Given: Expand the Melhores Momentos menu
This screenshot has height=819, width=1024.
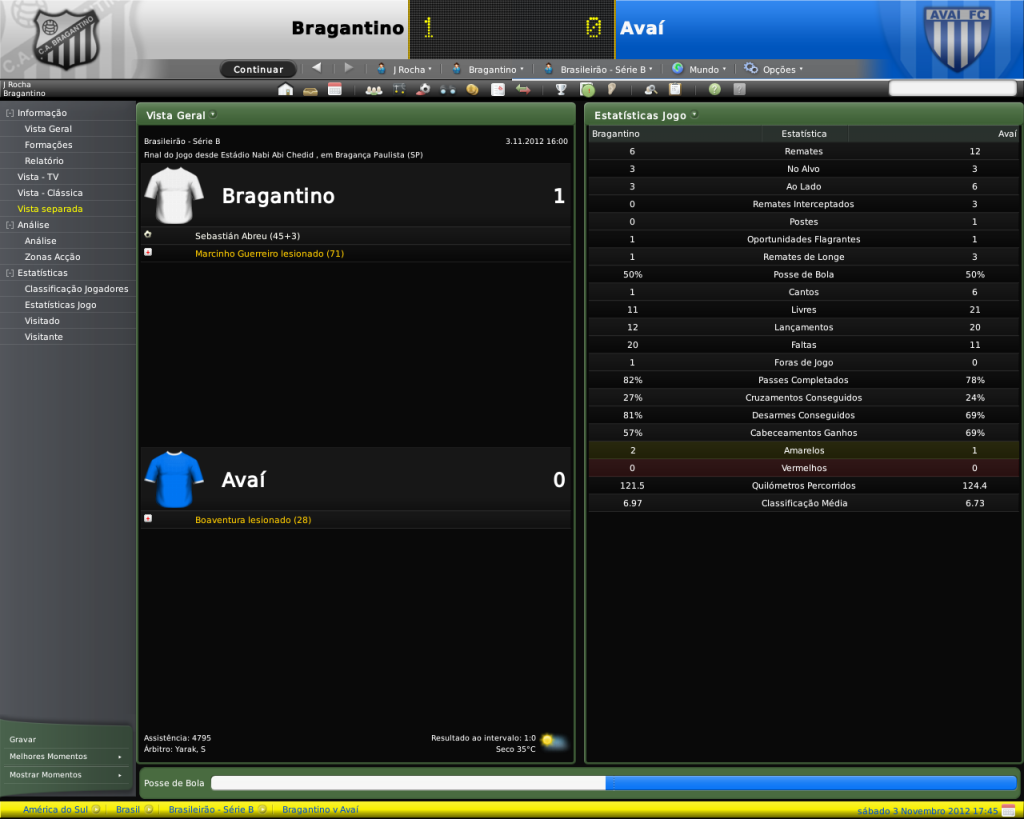Looking at the screenshot, I should point(66,757).
